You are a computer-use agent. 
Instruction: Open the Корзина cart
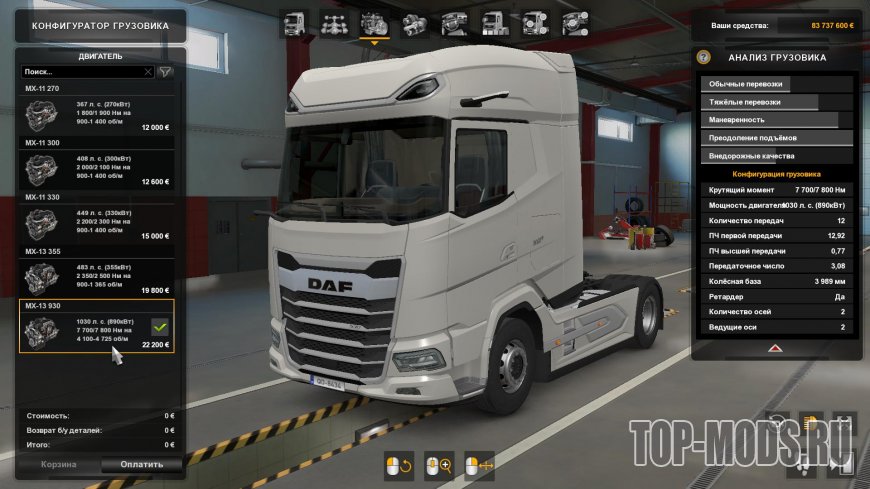click(58, 464)
